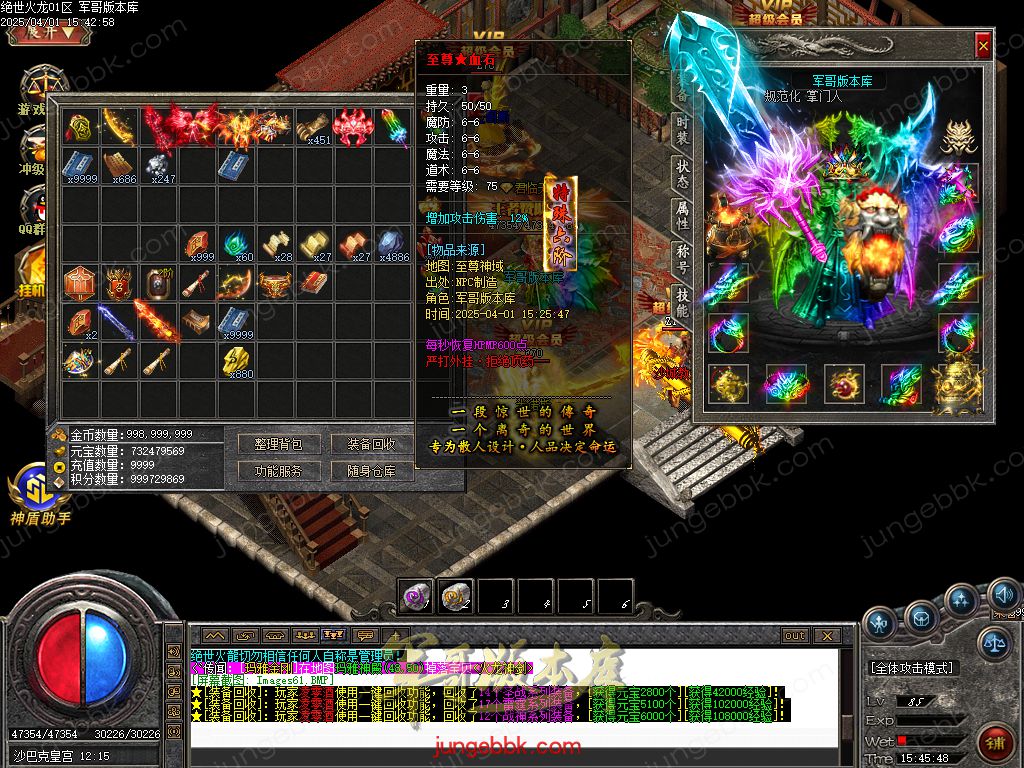Open 装备回收 equipment recycle
The width and height of the screenshot is (1024, 768).
(x=371, y=444)
